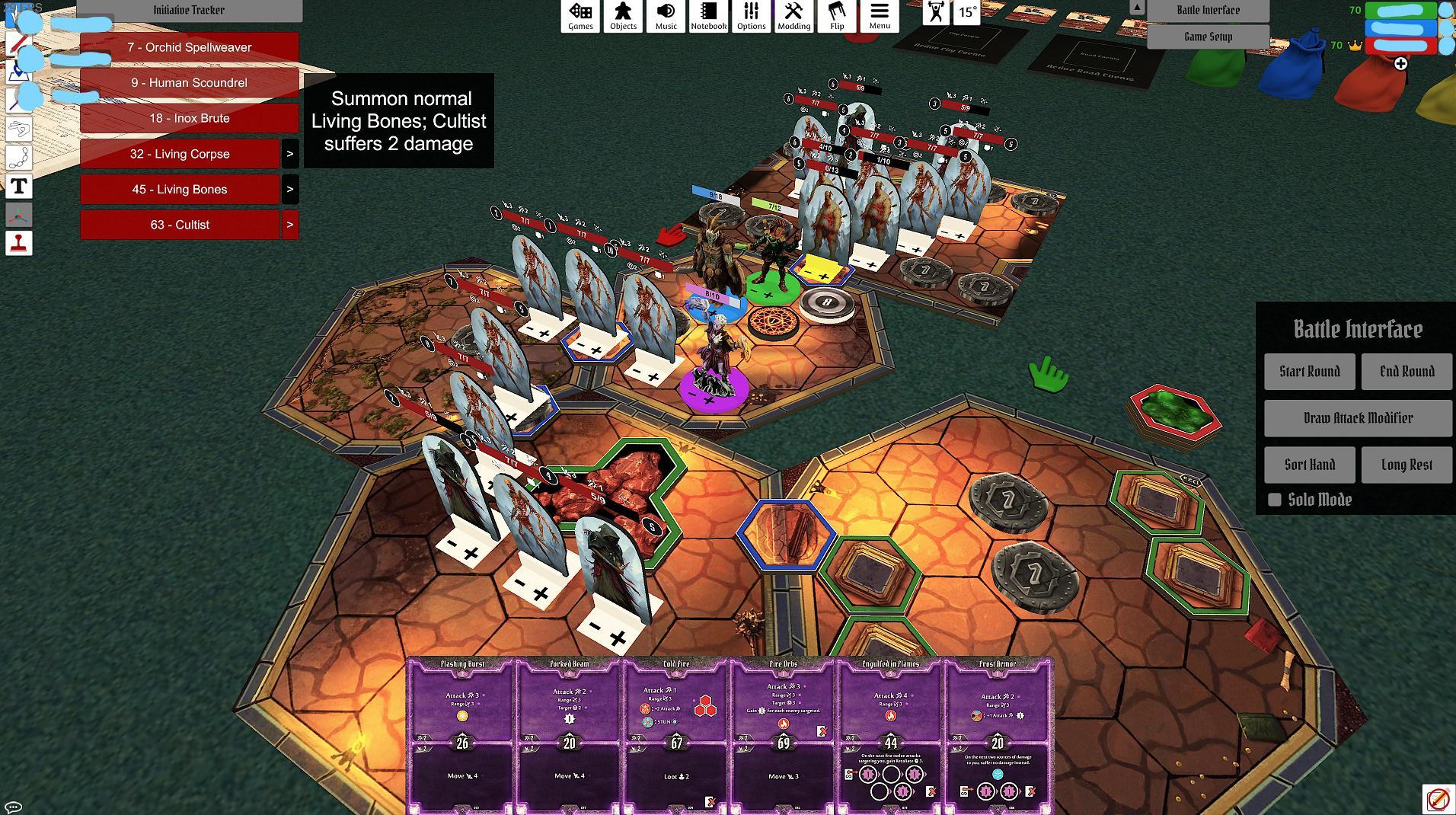This screenshot has width=1456, height=815.
Task: Enable Solo Mode in the Battle Interface
Action: point(1276,500)
